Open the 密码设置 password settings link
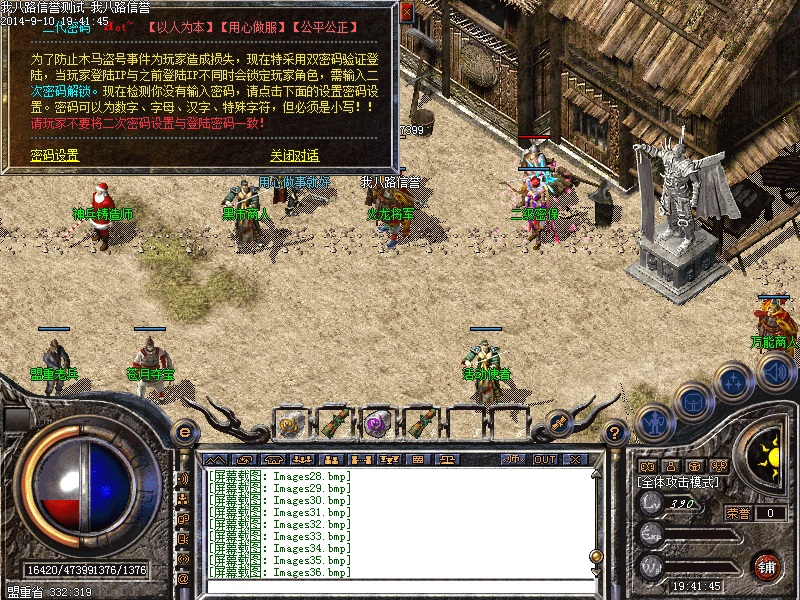The height and width of the screenshot is (600, 800). click(54, 155)
